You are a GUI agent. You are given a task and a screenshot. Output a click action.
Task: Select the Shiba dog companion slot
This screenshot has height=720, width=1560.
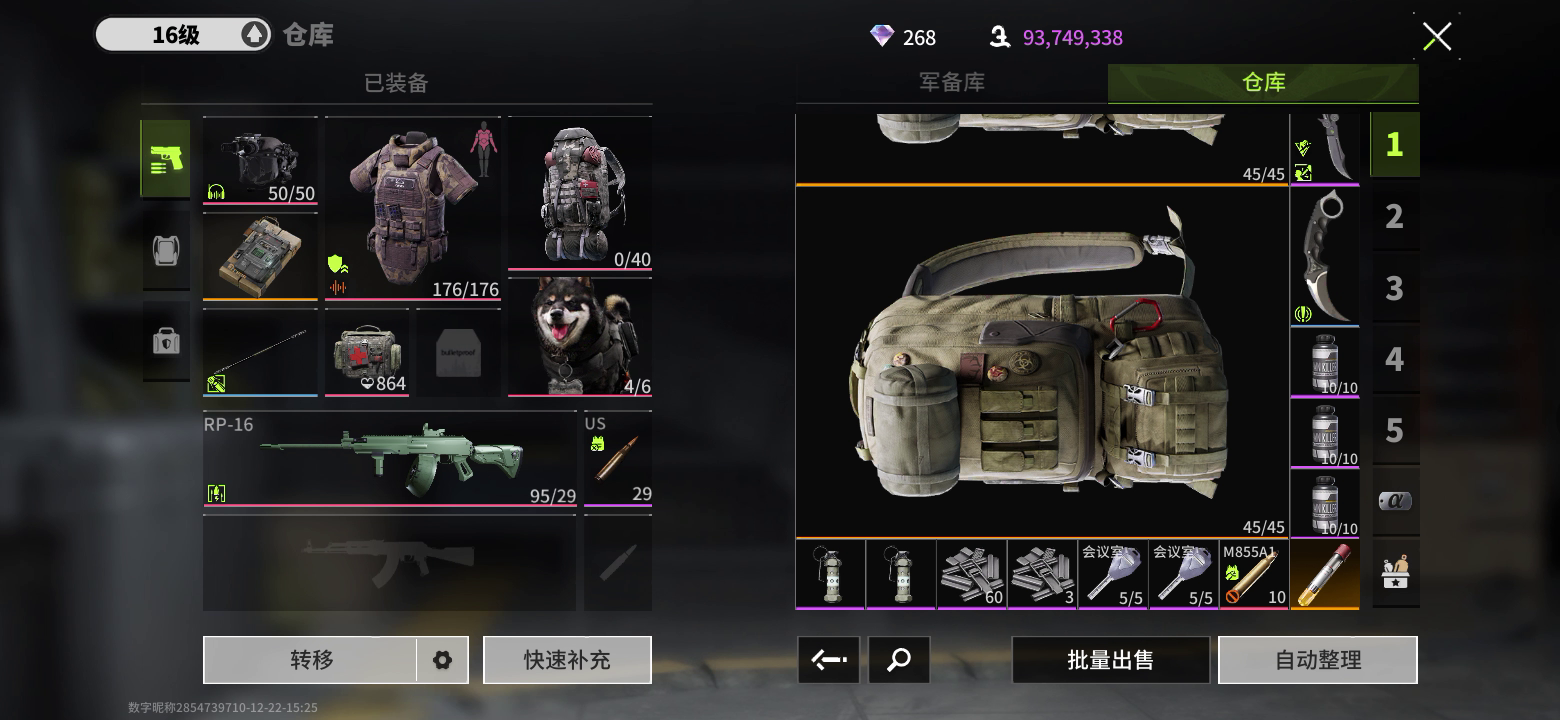point(580,336)
